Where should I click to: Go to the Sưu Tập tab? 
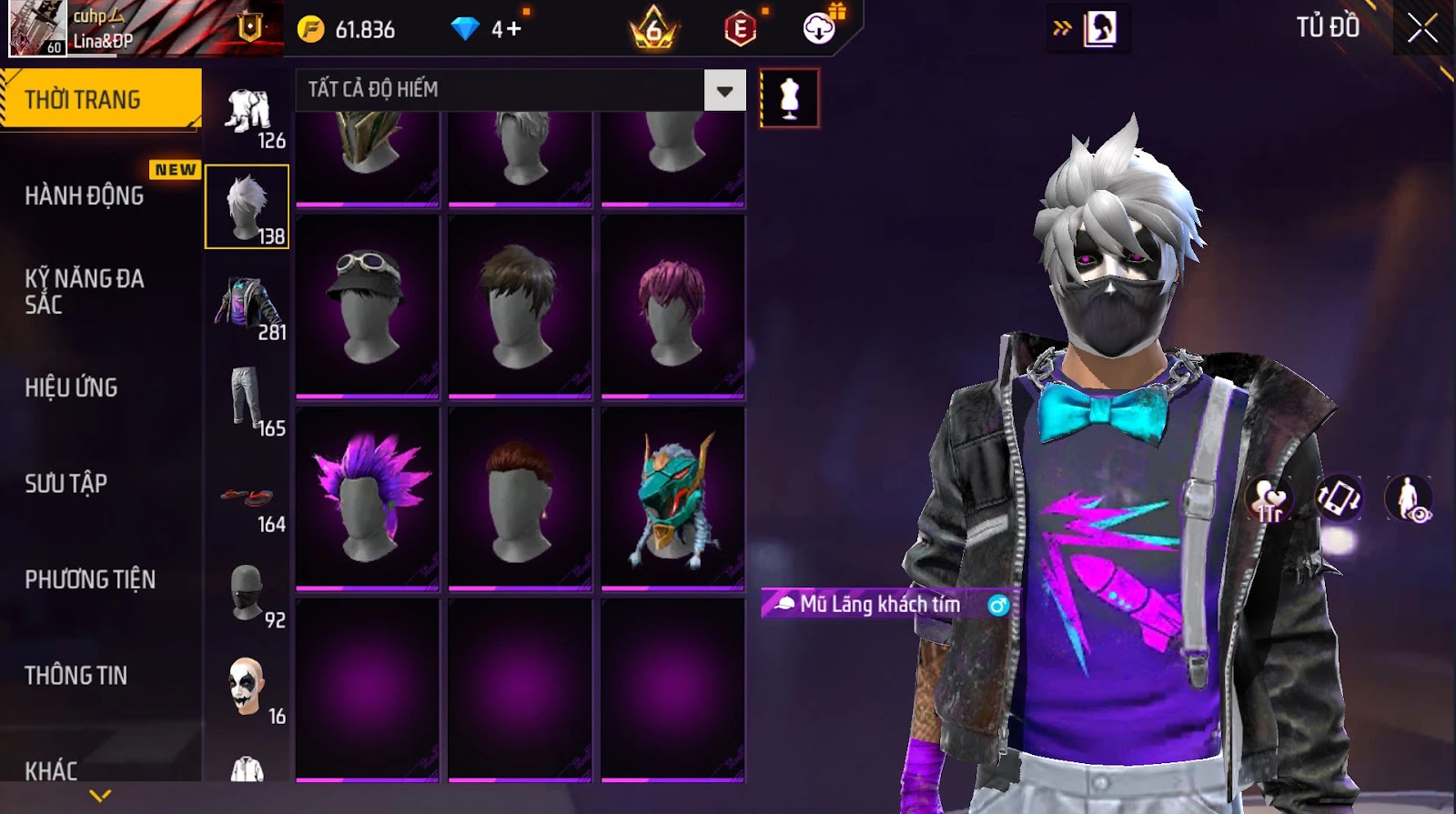[66, 483]
